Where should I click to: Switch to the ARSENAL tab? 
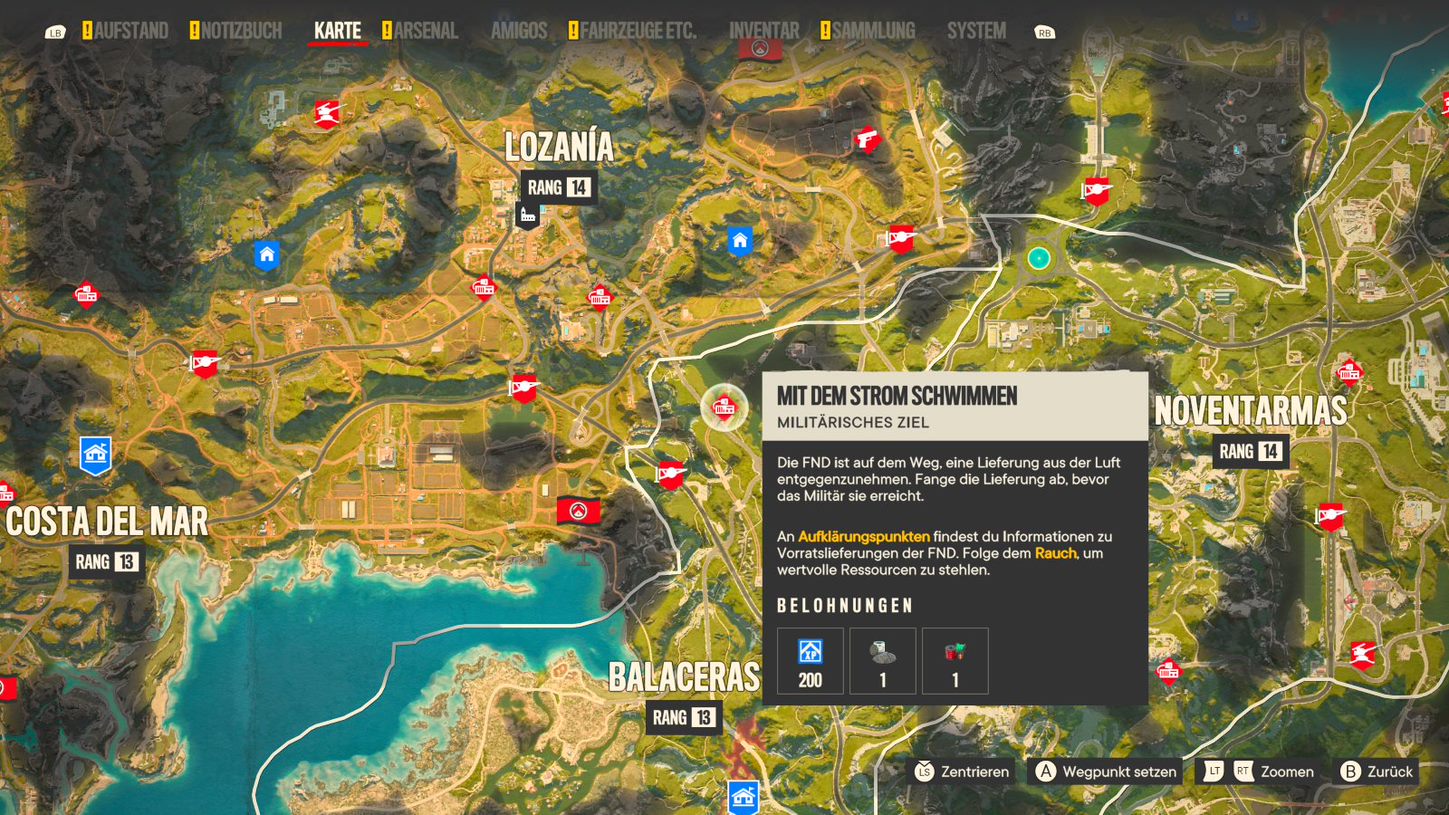point(427,30)
